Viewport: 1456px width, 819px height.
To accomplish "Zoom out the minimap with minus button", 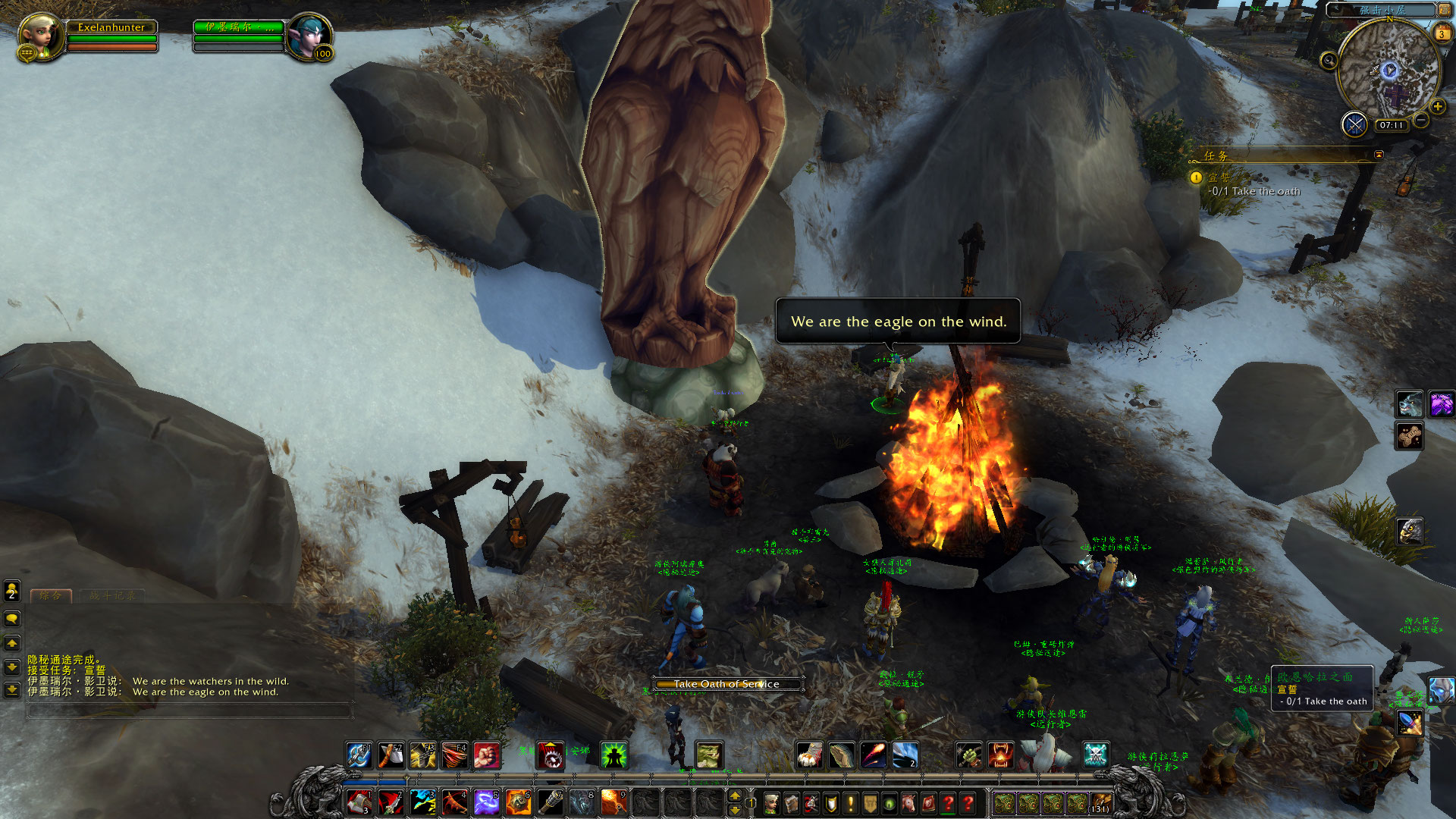I will [1422, 120].
